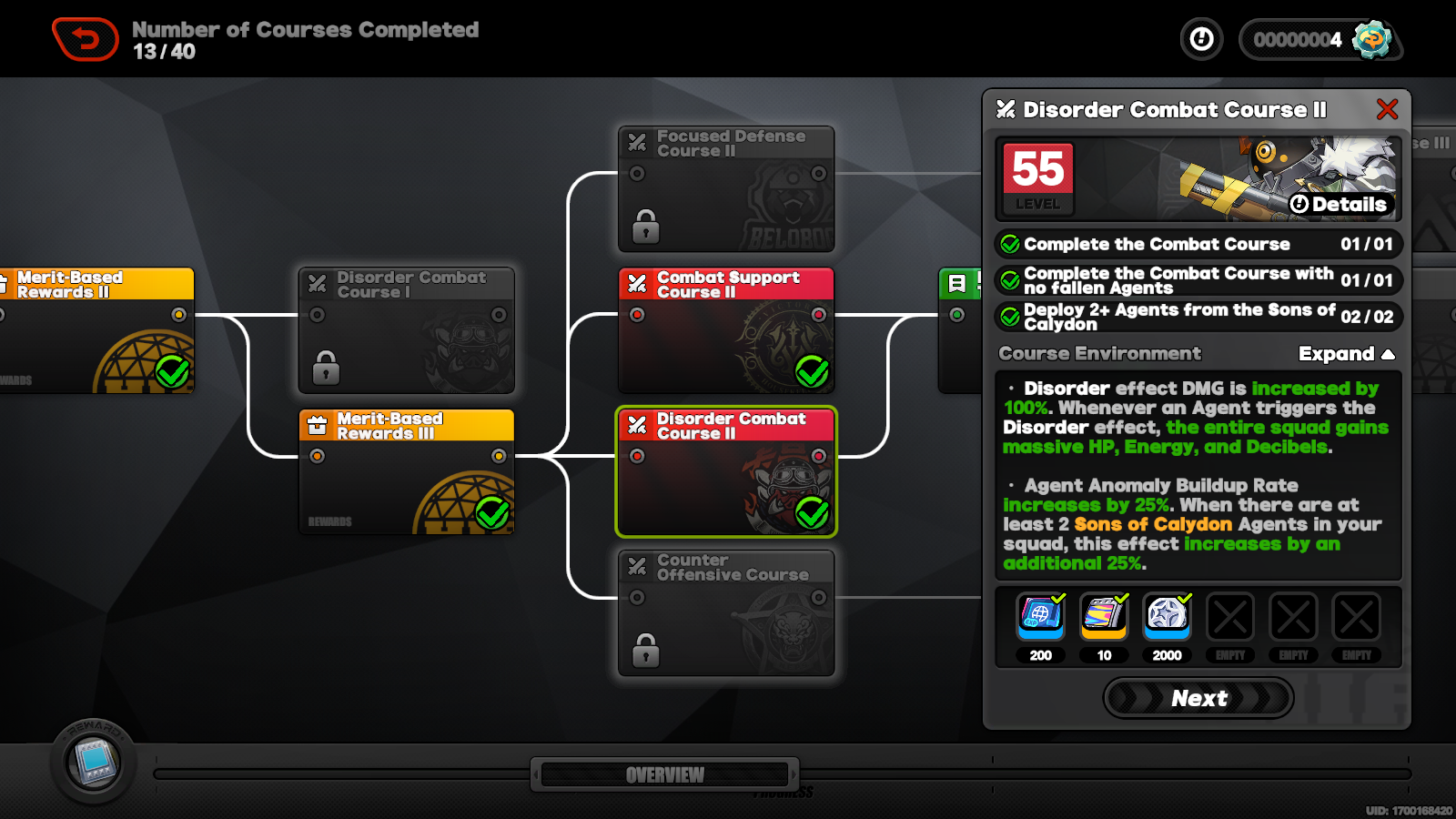
Task: Click the level 55 badge dropdown area
Action: (1036, 178)
